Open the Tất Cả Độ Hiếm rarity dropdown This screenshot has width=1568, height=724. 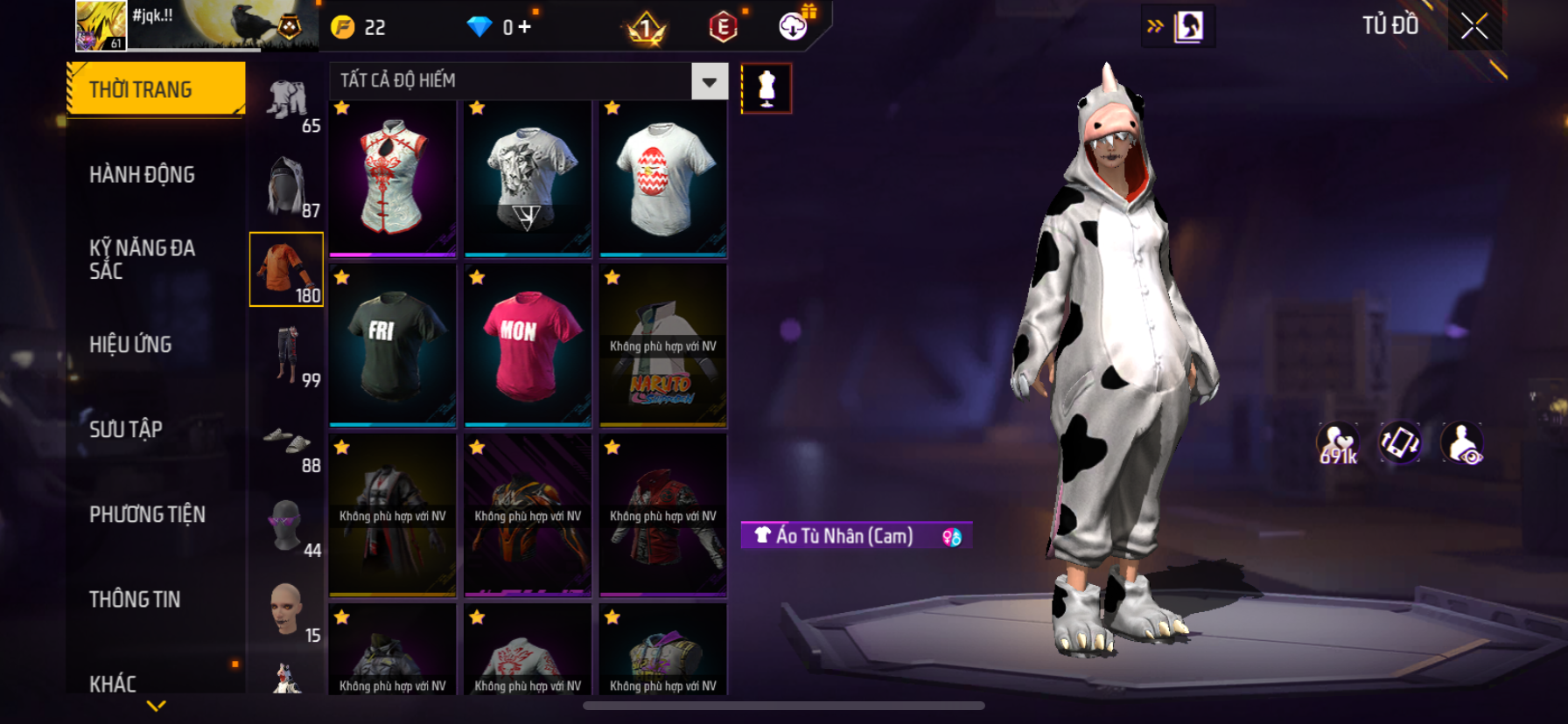709,81
